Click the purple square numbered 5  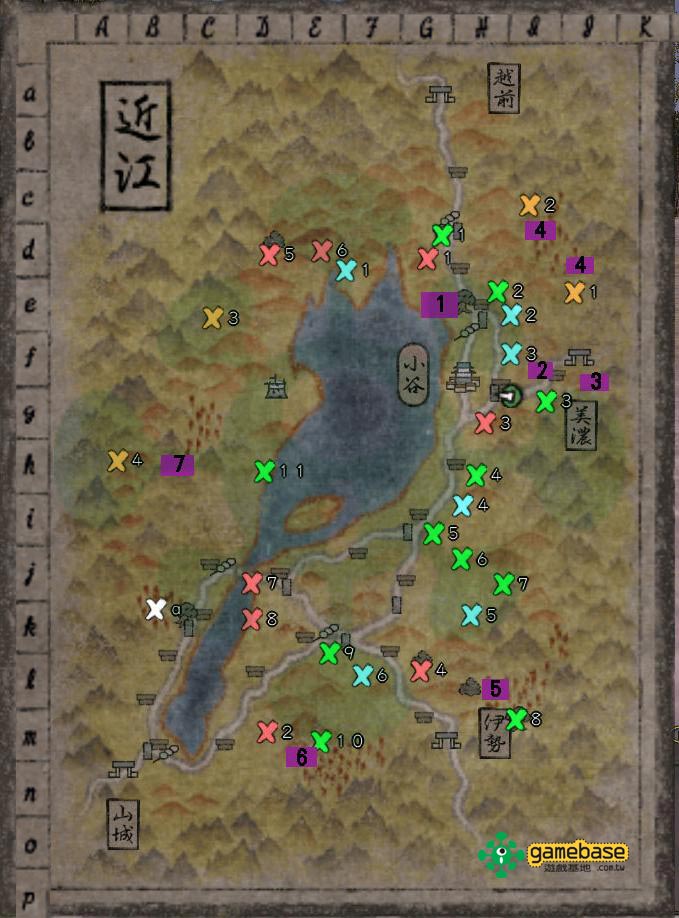tap(495, 688)
